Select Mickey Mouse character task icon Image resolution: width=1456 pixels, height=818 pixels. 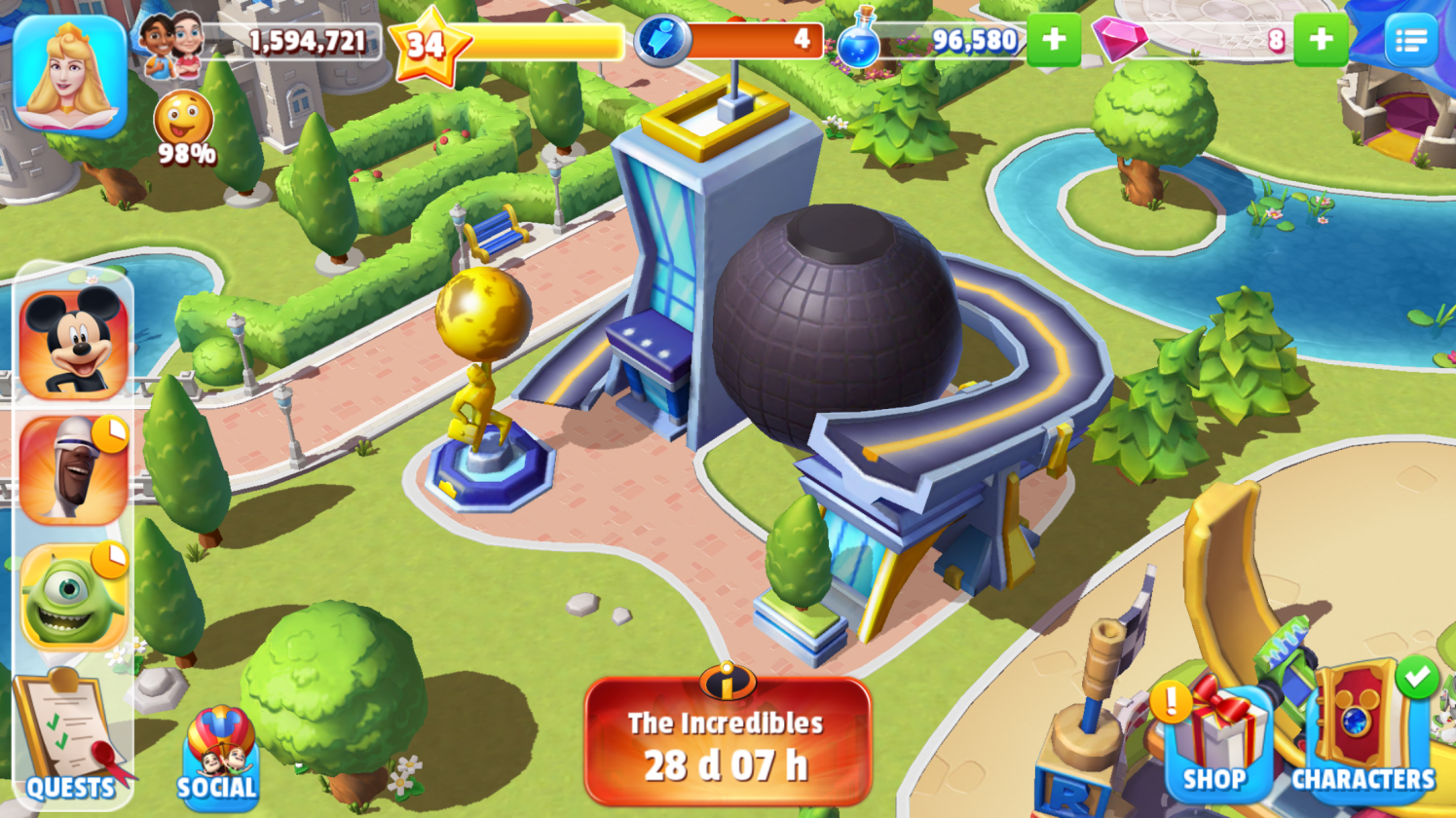tap(74, 344)
